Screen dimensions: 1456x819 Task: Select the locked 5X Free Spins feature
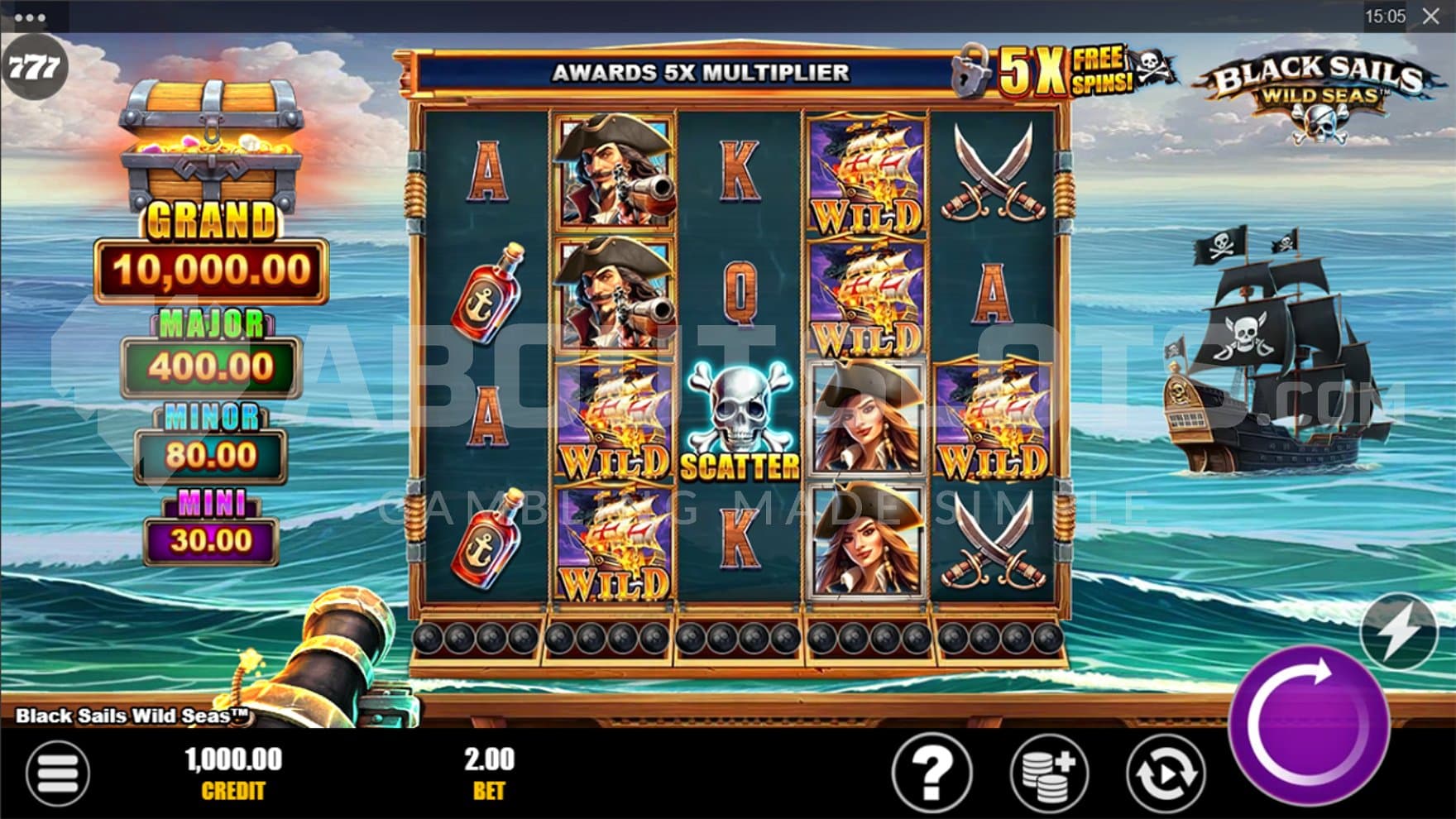point(1063,71)
